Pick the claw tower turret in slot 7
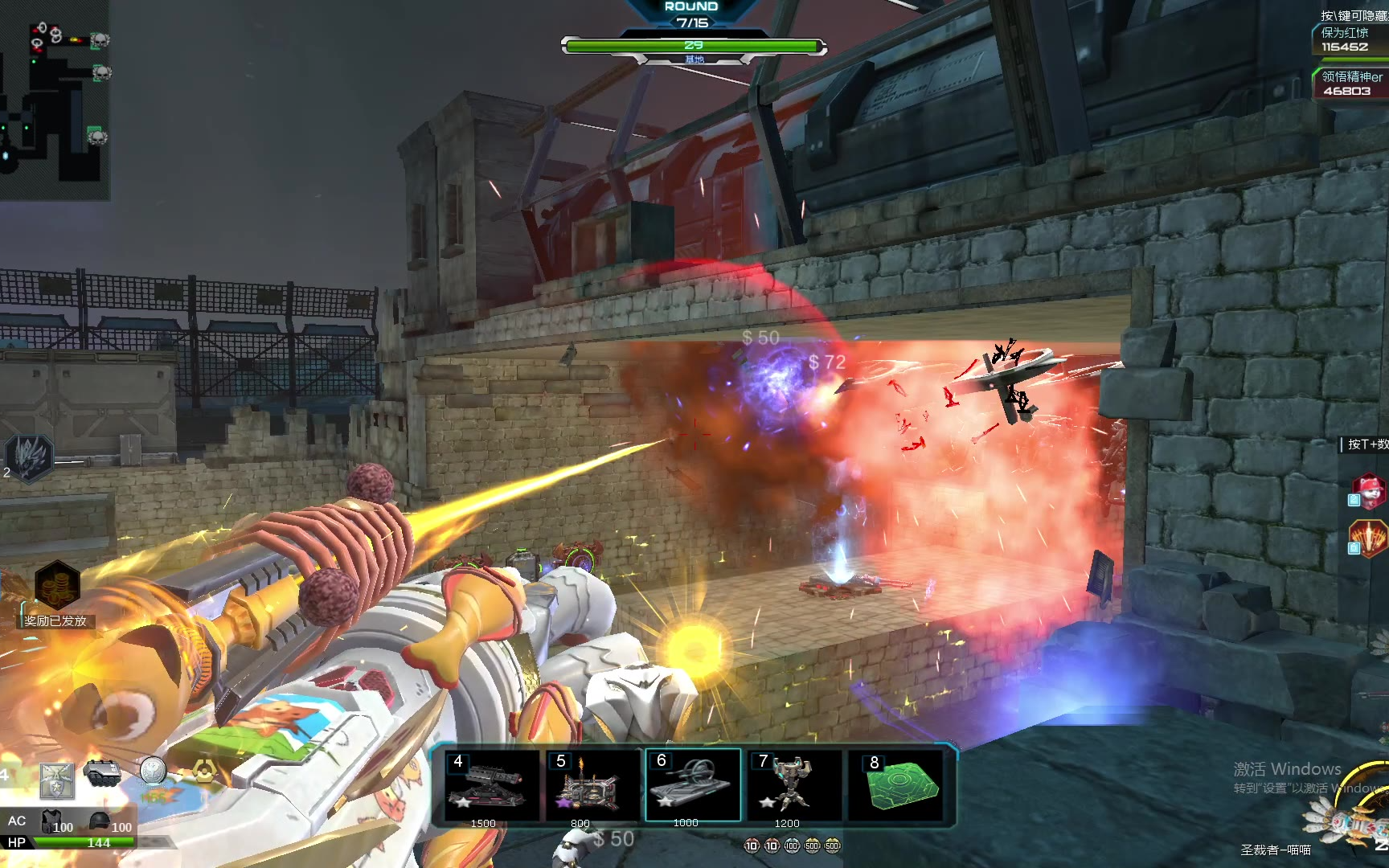This screenshot has height=868, width=1389. (x=793, y=785)
